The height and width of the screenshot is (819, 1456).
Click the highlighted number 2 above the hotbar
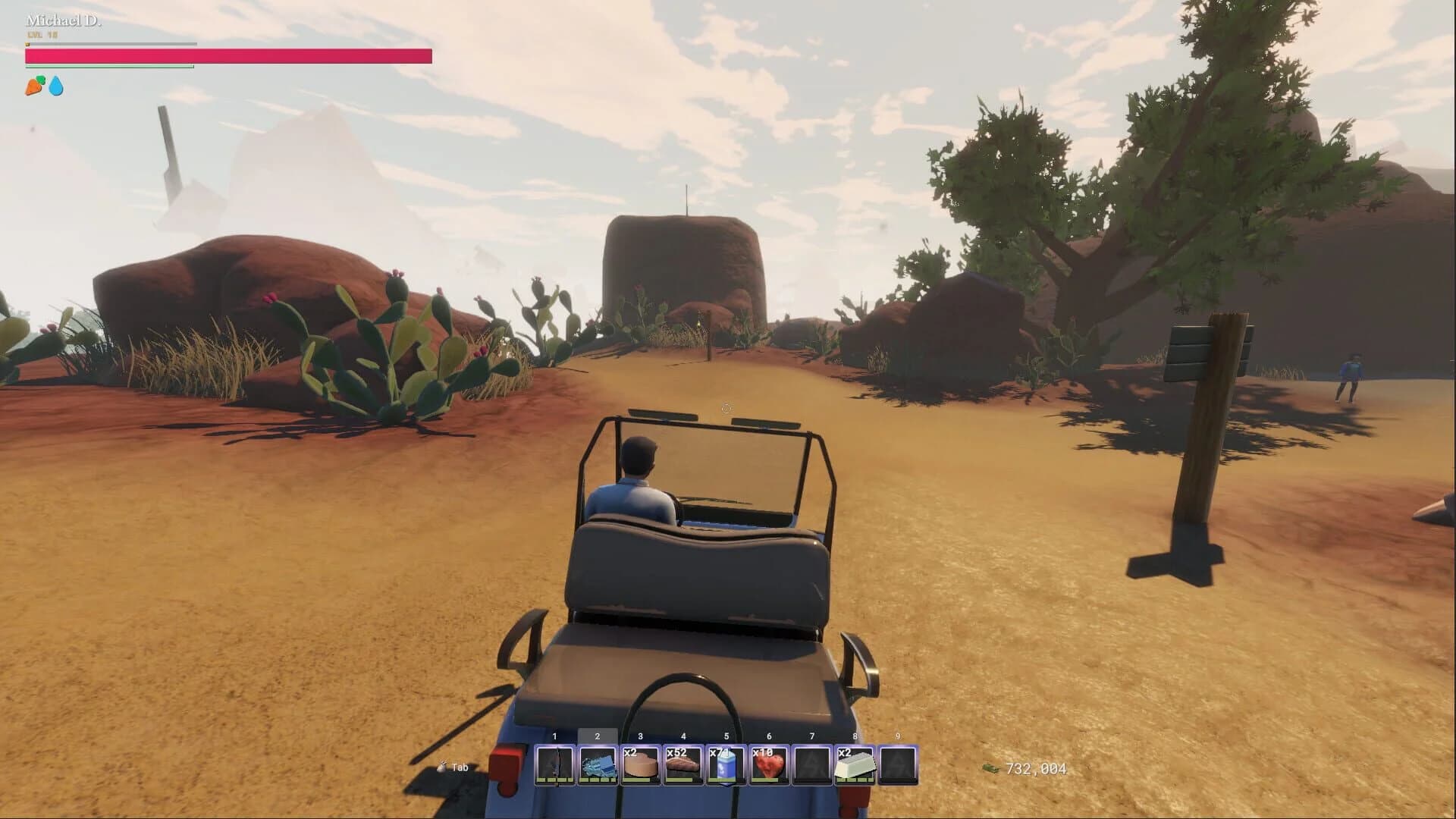coord(598,735)
